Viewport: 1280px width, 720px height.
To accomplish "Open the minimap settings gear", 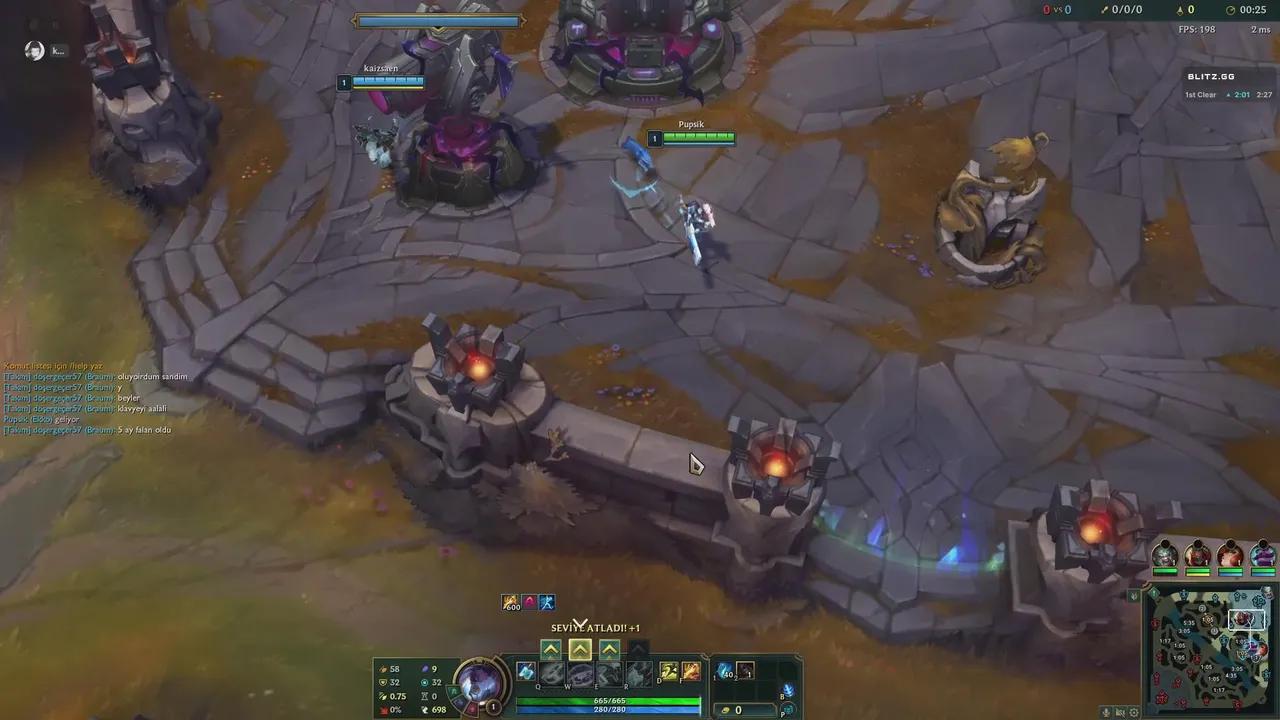I will tap(1133, 712).
